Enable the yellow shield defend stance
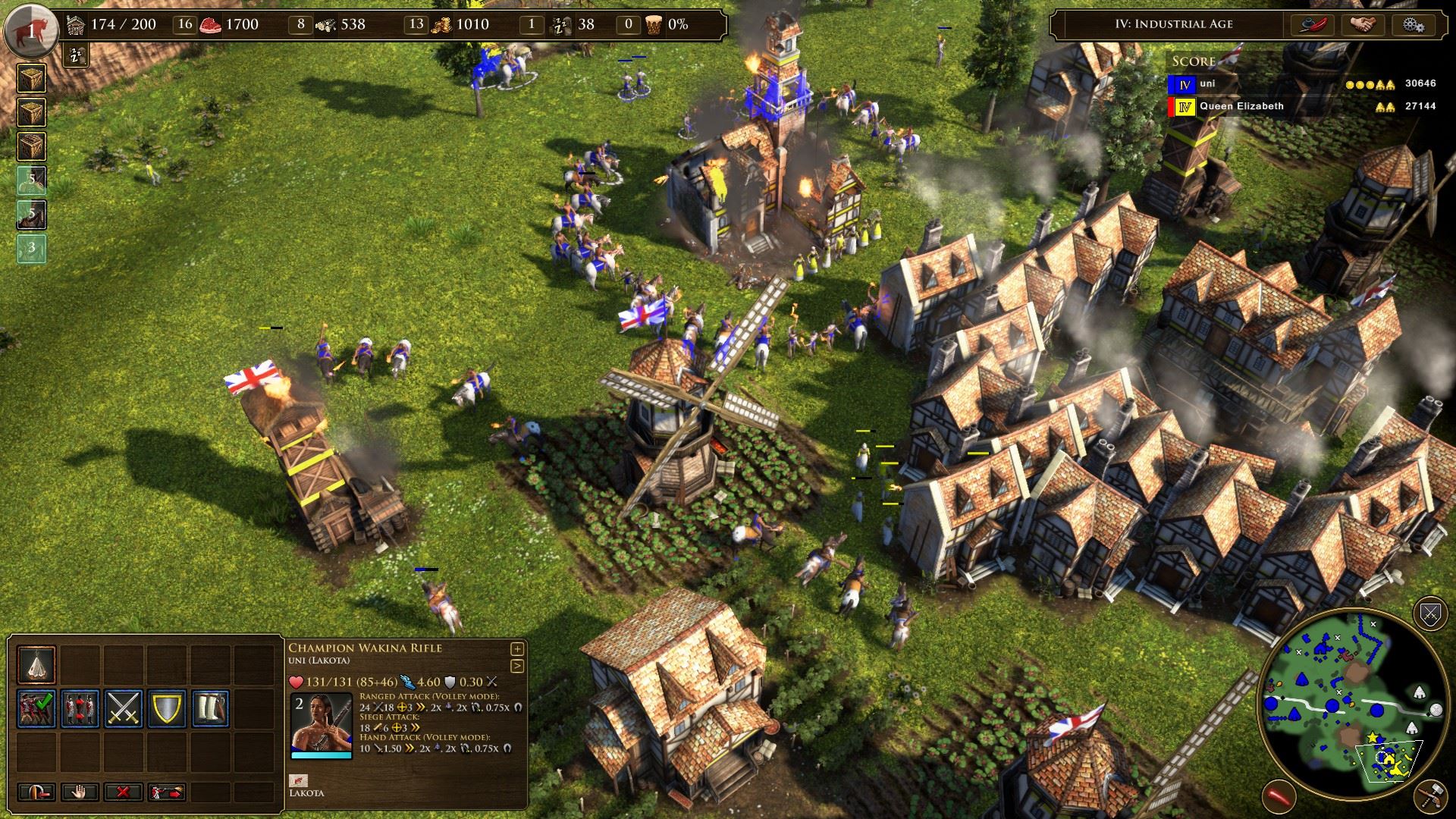Image resolution: width=1456 pixels, height=819 pixels. click(x=165, y=708)
